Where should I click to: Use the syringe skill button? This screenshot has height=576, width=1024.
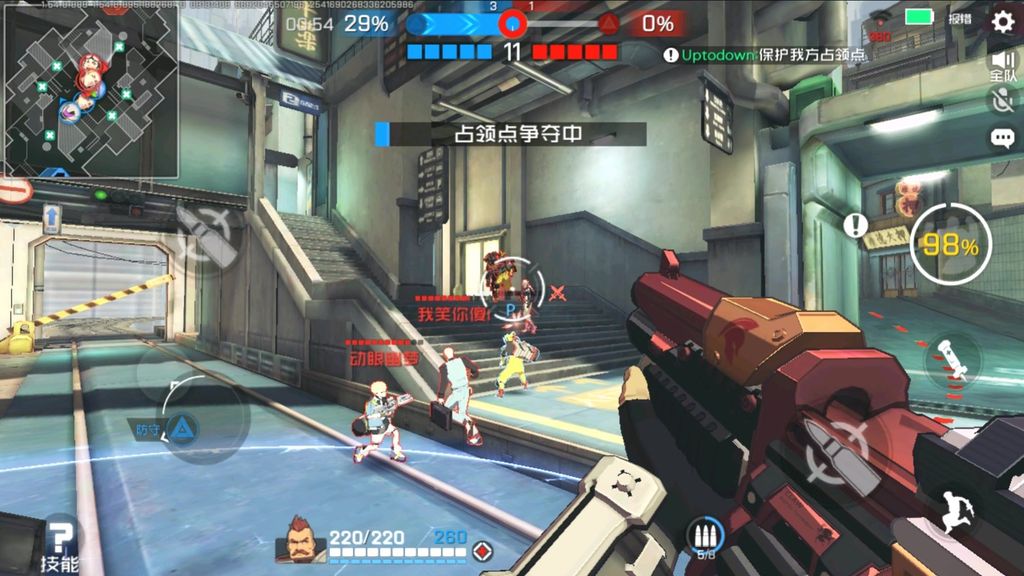[x=951, y=358]
